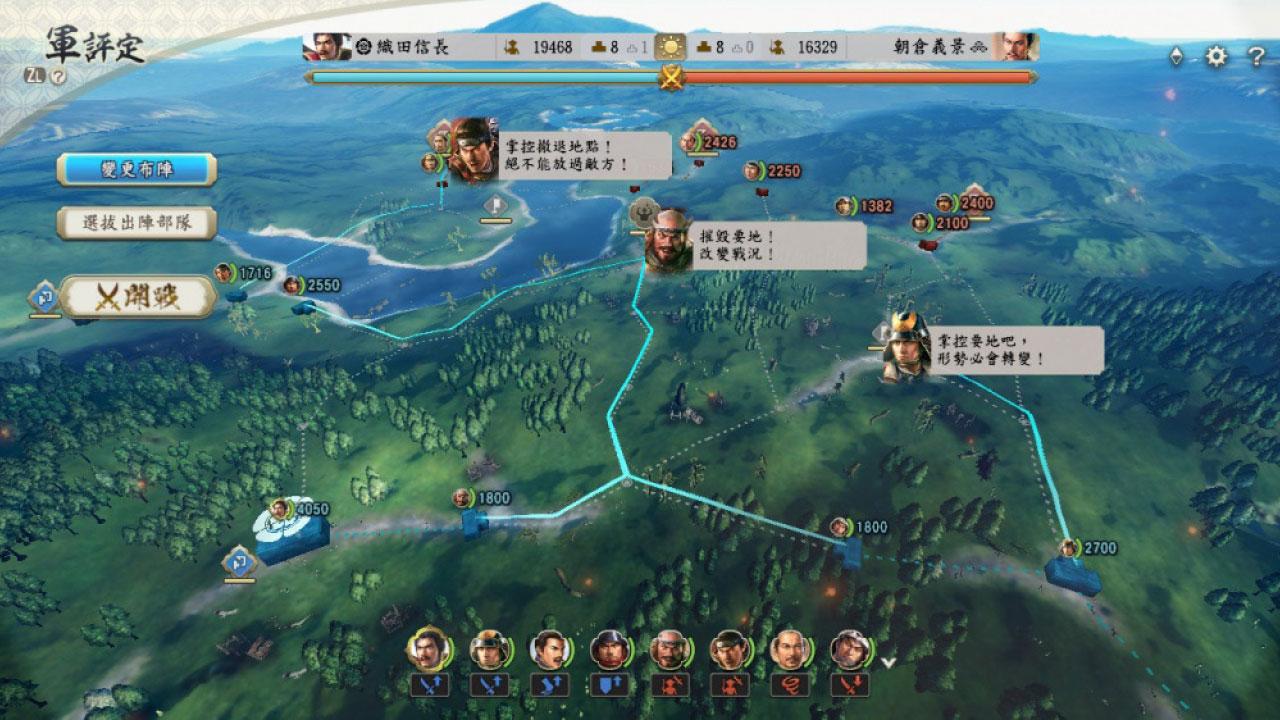This screenshot has width=1280, height=720.
Task: Click Oda Nobunaga's commander portrait
Action: [x=327, y=47]
